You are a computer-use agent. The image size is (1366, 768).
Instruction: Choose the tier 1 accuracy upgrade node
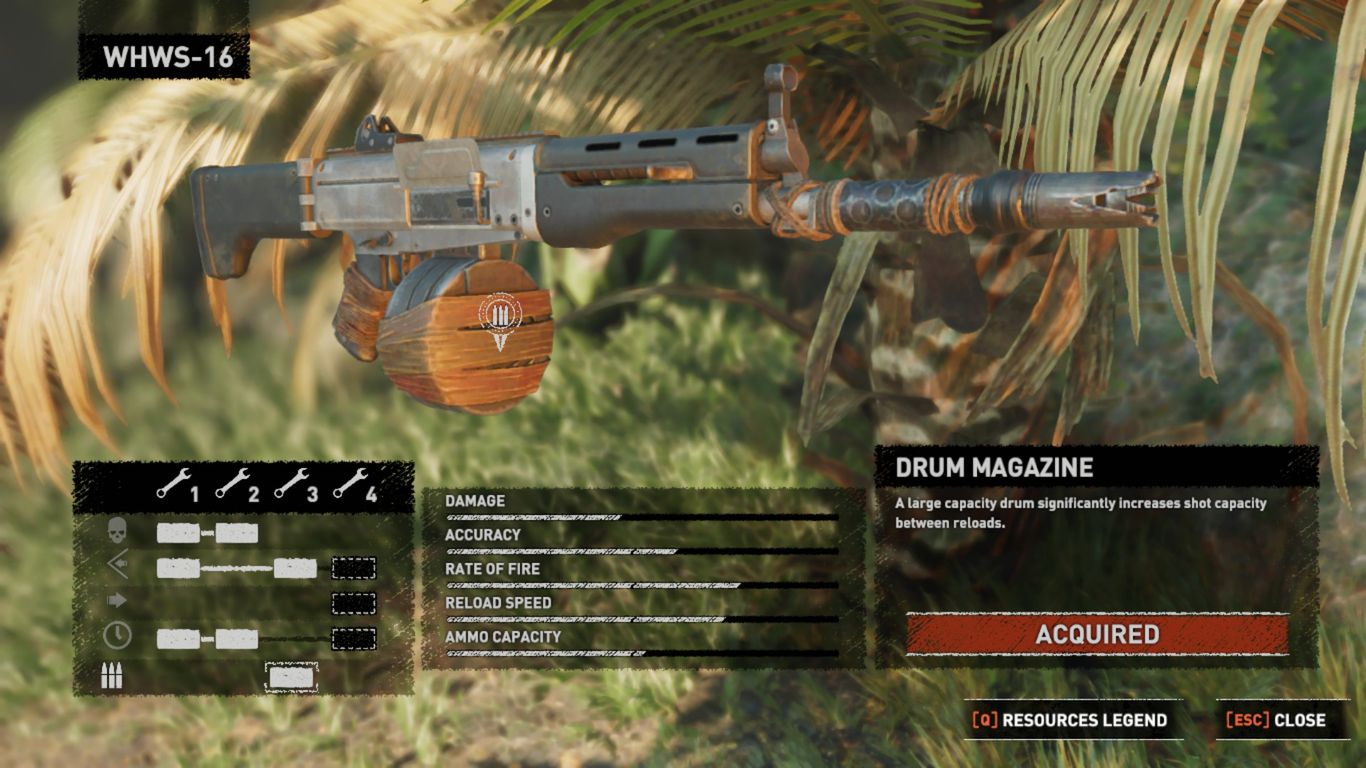pyautogui.click(x=178, y=568)
